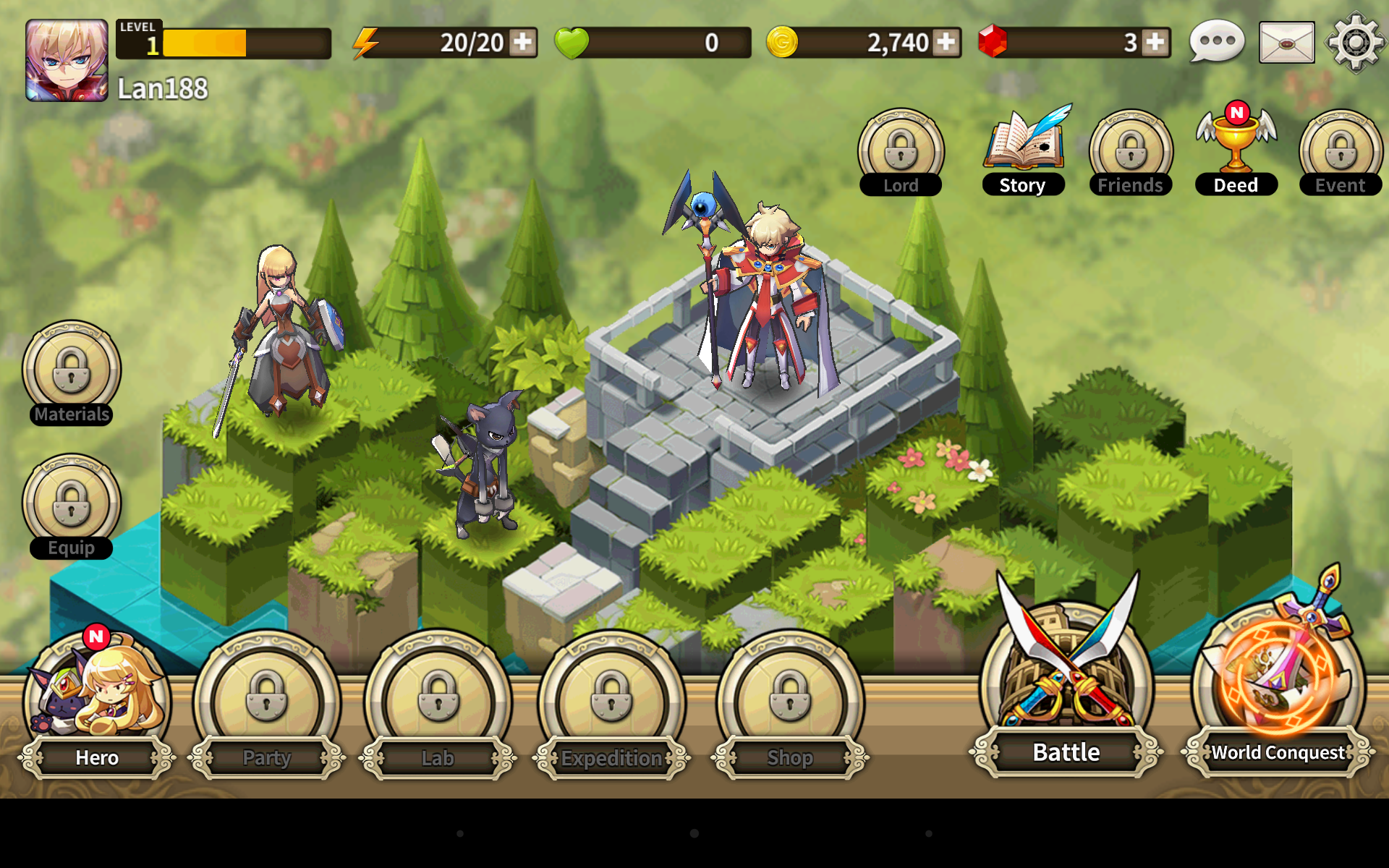Open the settings gear
This screenshot has width=1389, height=868.
pos(1356,43)
